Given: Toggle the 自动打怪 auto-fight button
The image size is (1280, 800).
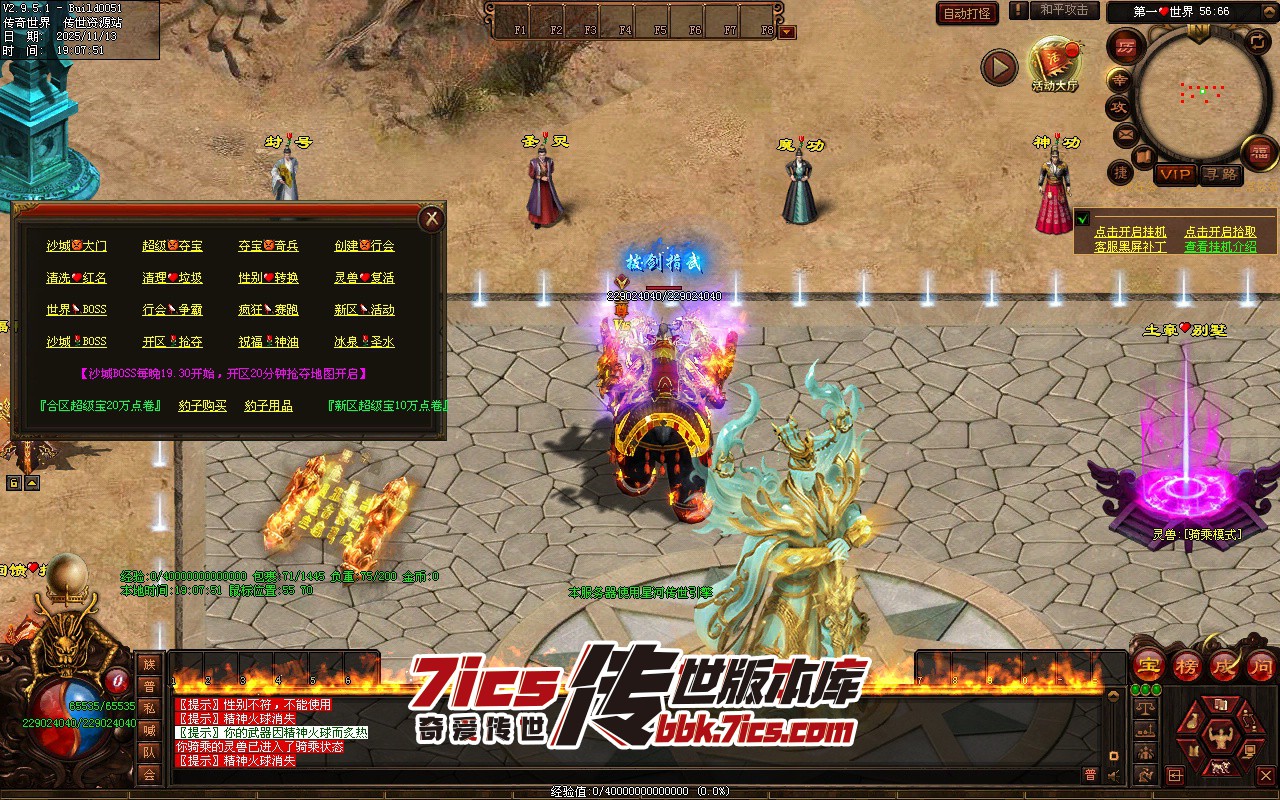Looking at the screenshot, I should click(967, 13).
